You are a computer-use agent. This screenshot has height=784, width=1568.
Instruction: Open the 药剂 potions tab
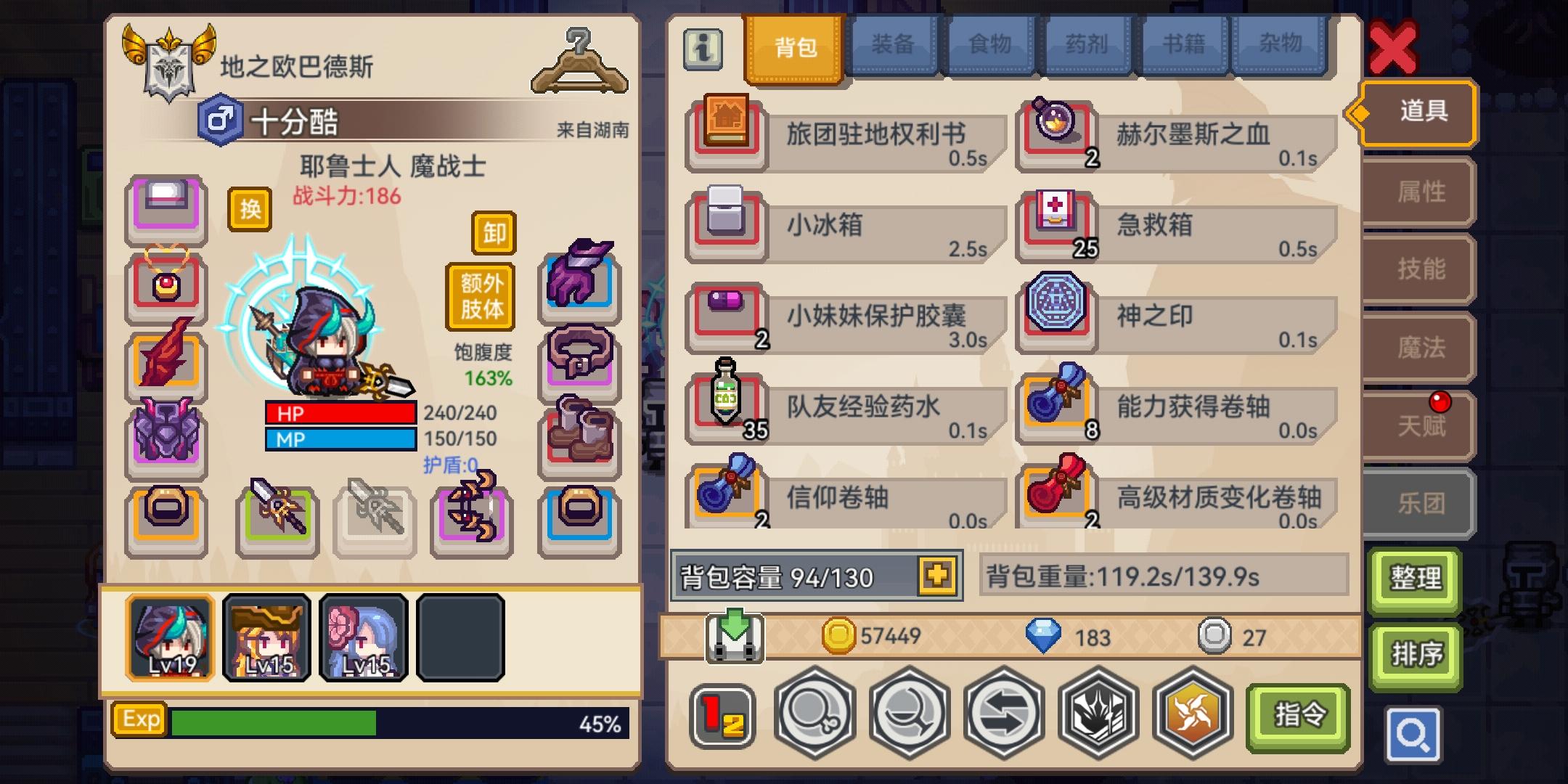pyautogui.click(x=1087, y=44)
